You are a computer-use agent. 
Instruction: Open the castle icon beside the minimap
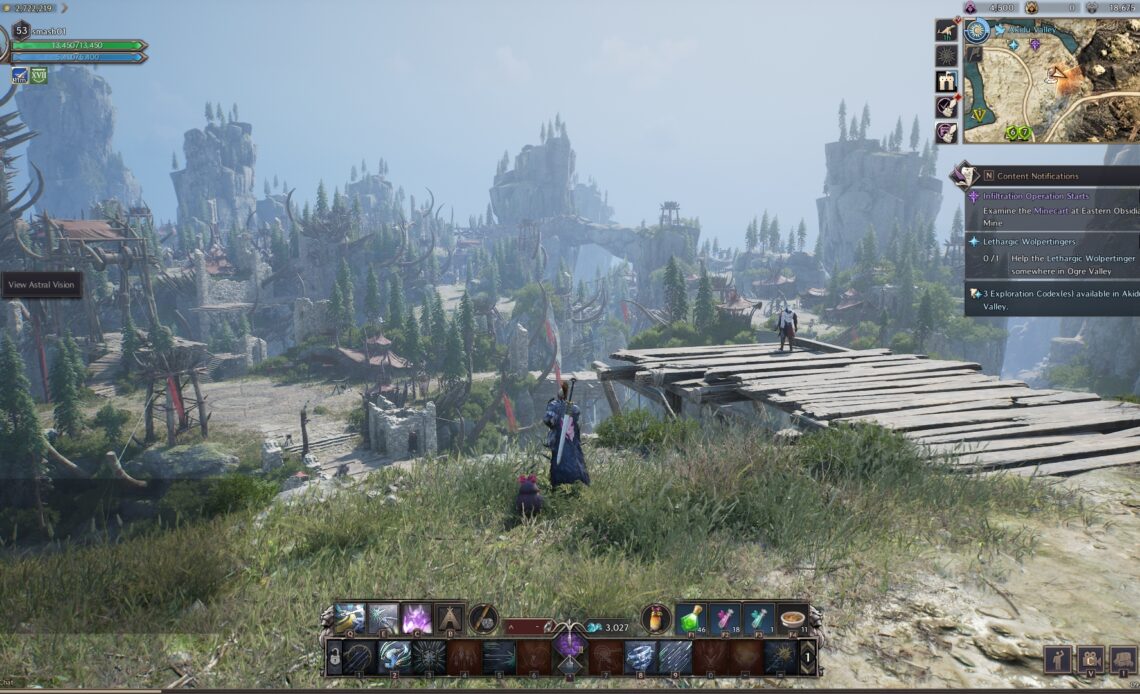click(x=946, y=81)
